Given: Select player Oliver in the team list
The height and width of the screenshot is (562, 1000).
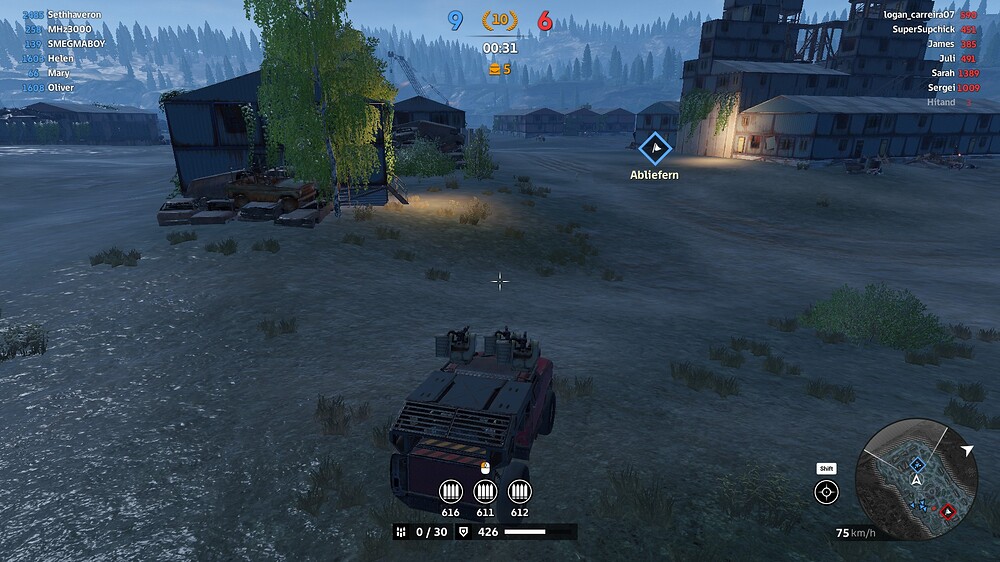Looking at the screenshot, I should tap(61, 88).
